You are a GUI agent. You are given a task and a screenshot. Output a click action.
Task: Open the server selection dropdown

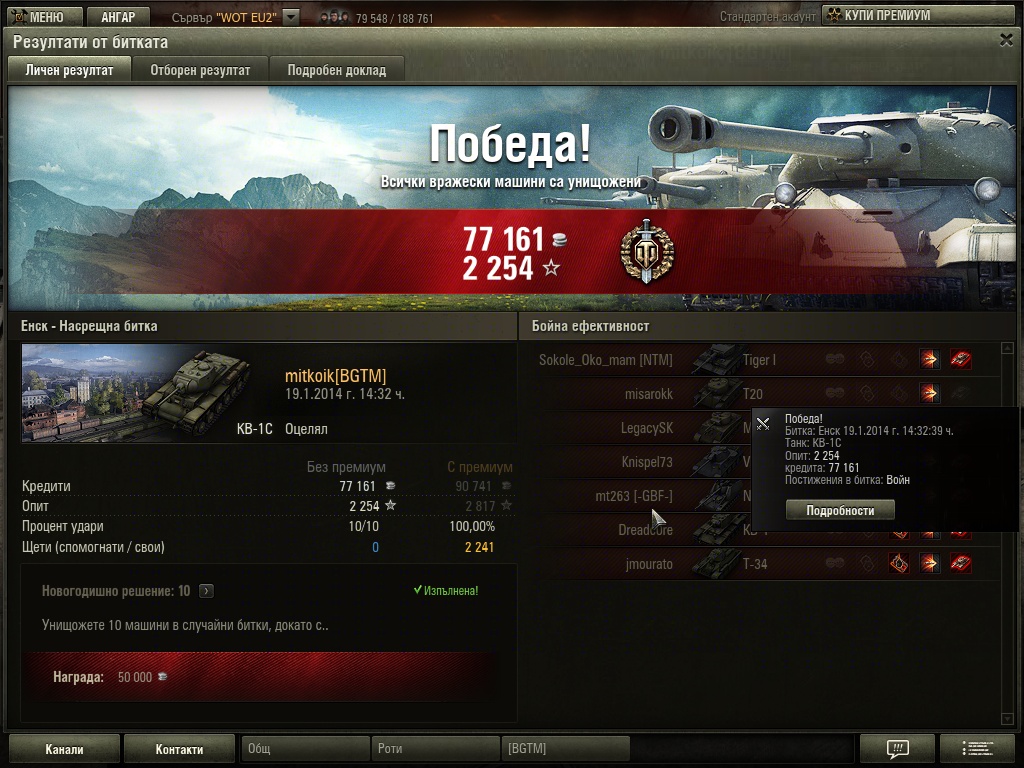(x=291, y=17)
